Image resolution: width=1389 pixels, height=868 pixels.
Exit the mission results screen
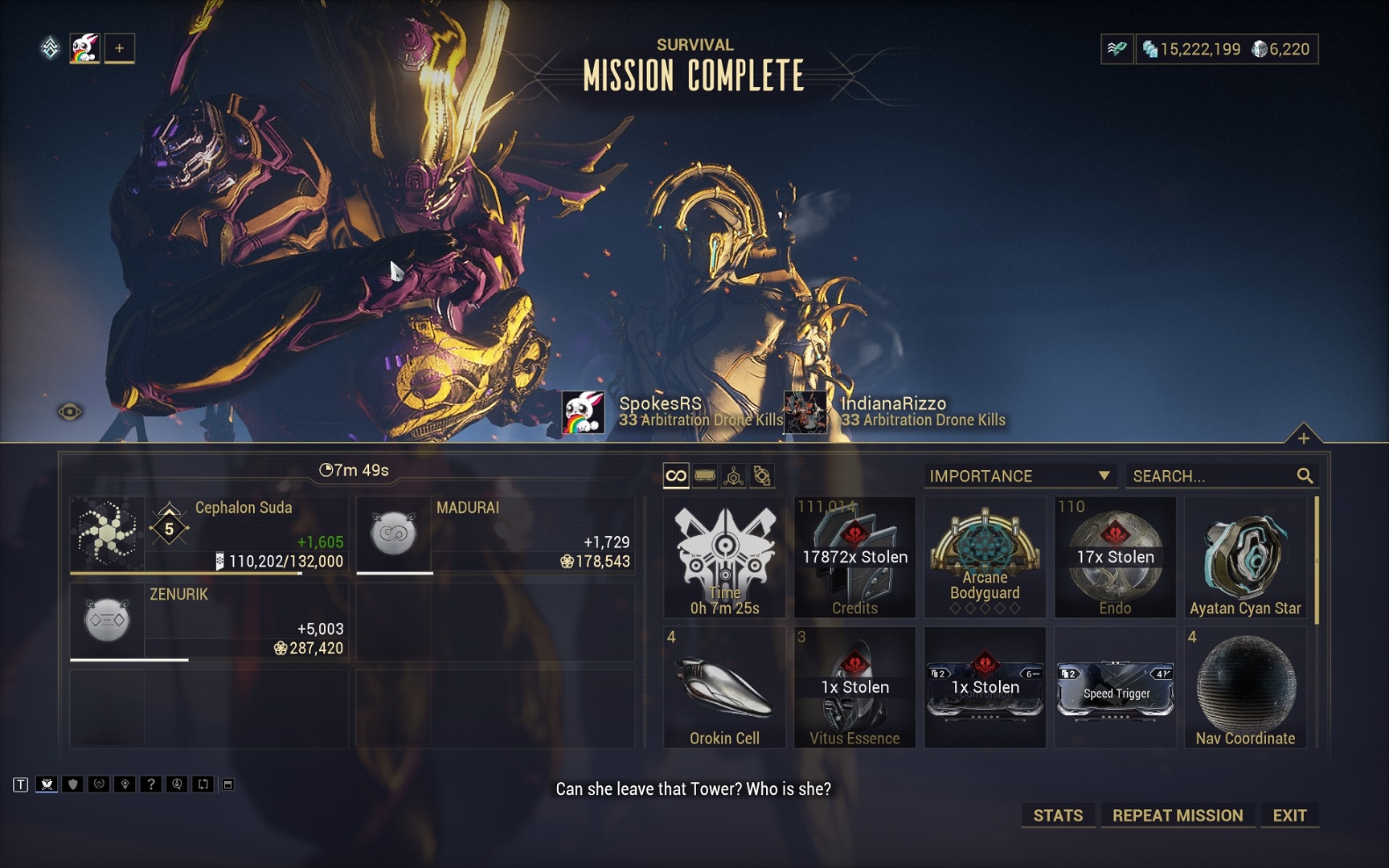[x=1289, y=815]
